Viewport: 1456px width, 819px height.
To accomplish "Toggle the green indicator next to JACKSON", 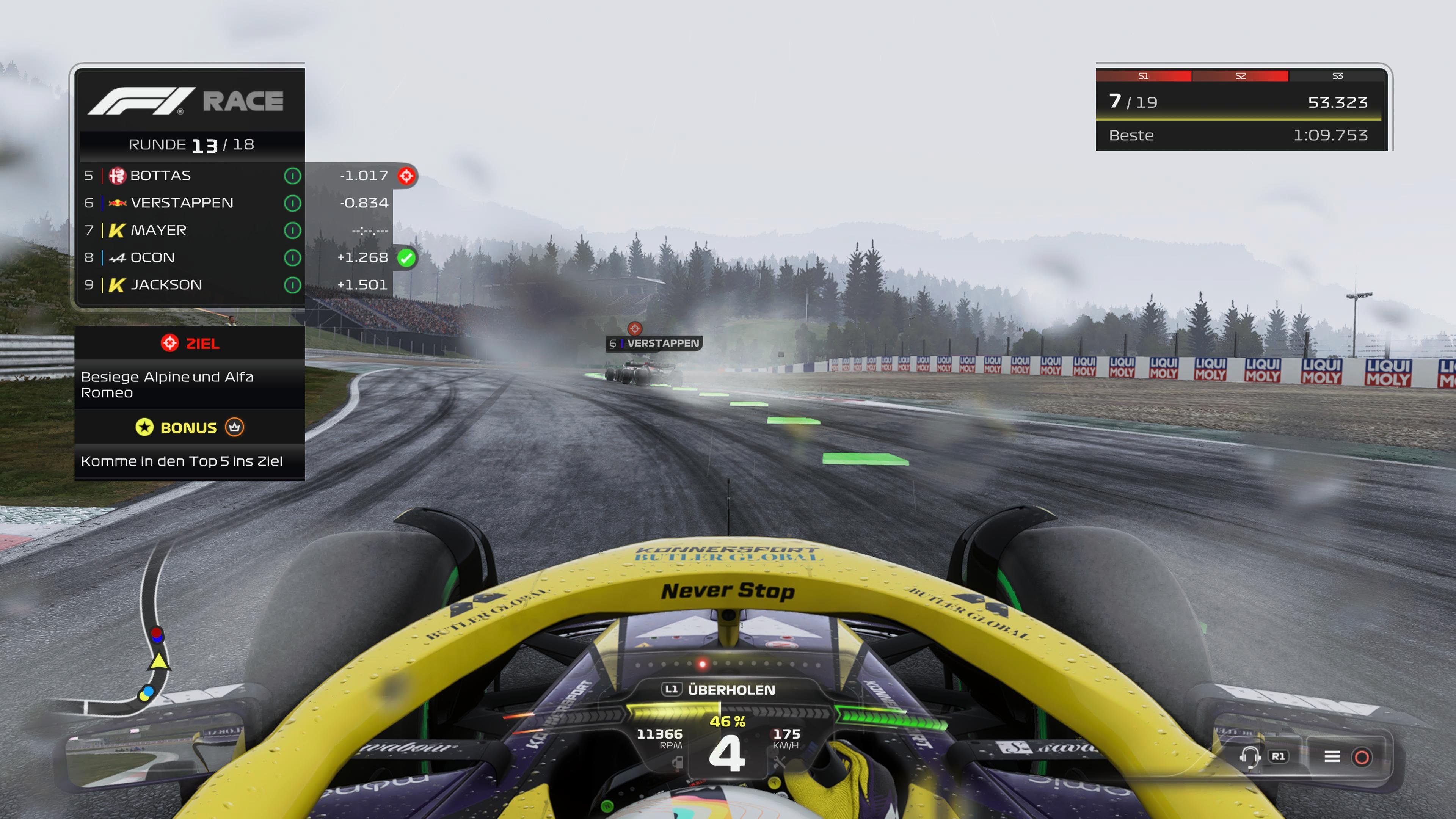I will 293,284.
